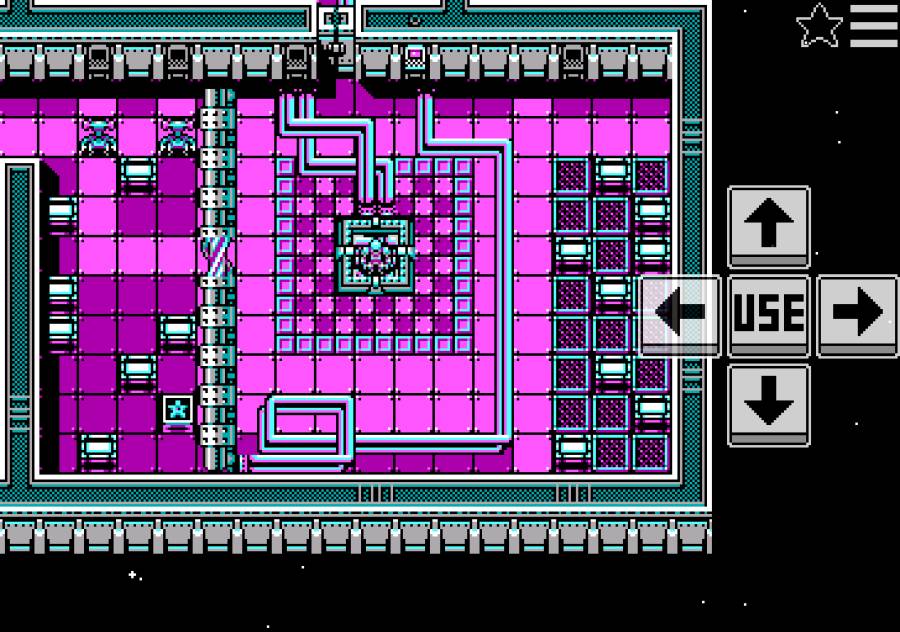The width and height of the screenshot is (900, 632).
Task: Activate the USE button
Action: tap(768, 314)
